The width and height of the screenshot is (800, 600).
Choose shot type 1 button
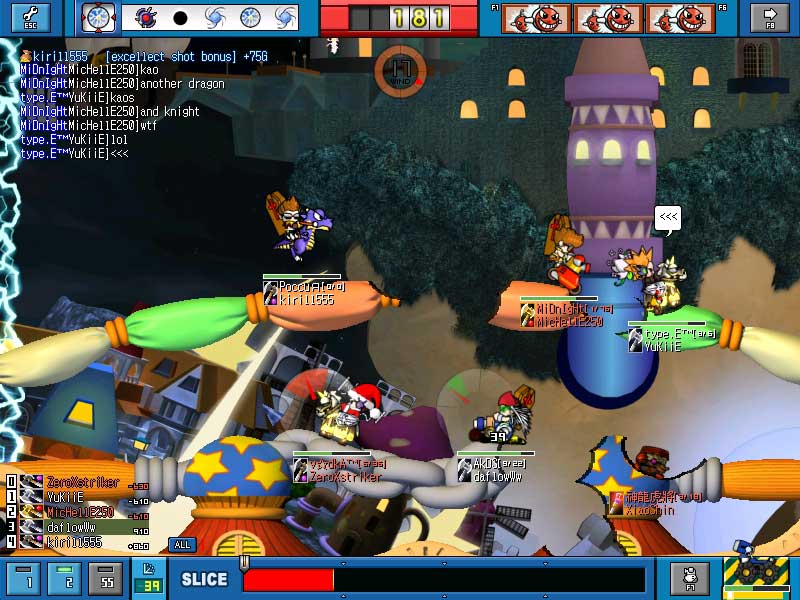pyautogui.click(x=27, y=578)
